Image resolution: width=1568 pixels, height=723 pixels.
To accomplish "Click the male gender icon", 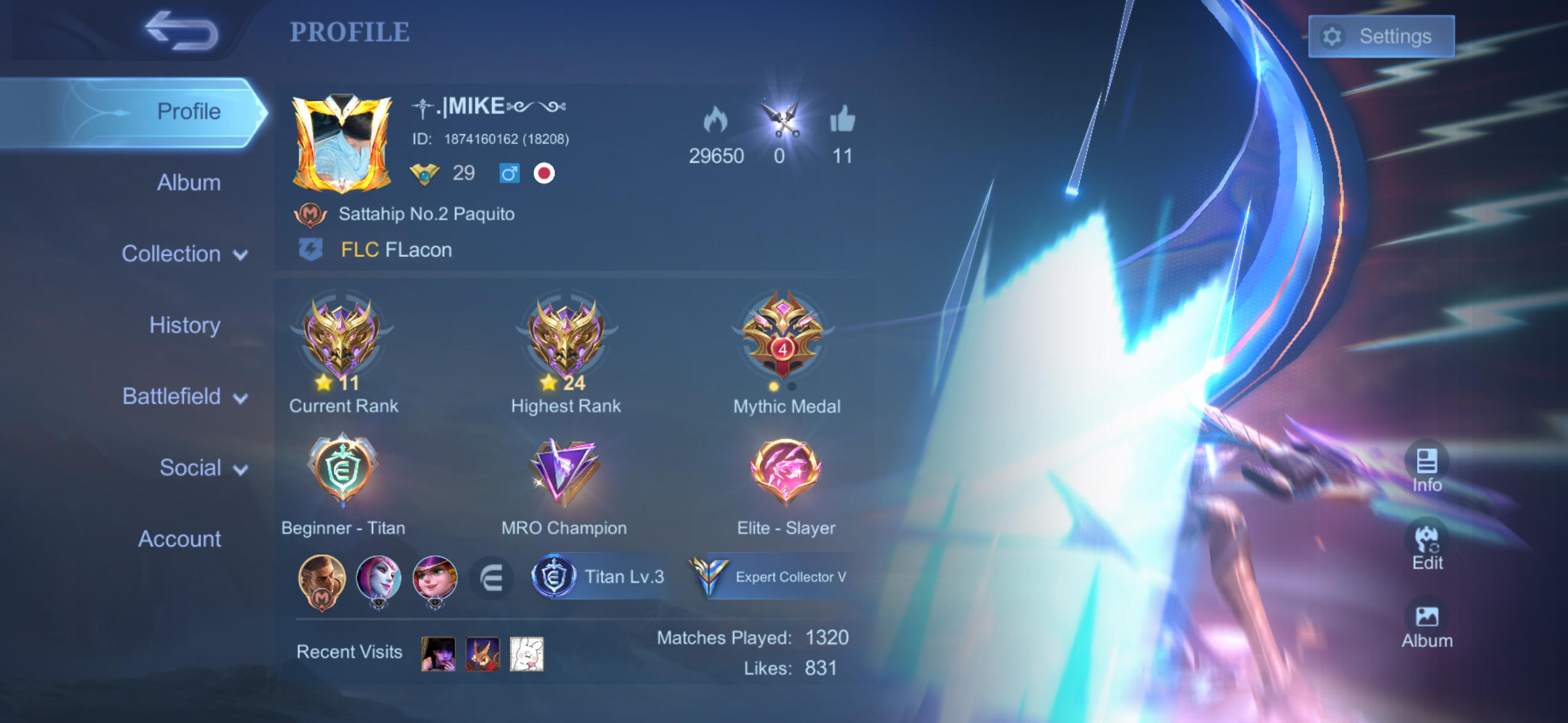I will tap(509, 174).
